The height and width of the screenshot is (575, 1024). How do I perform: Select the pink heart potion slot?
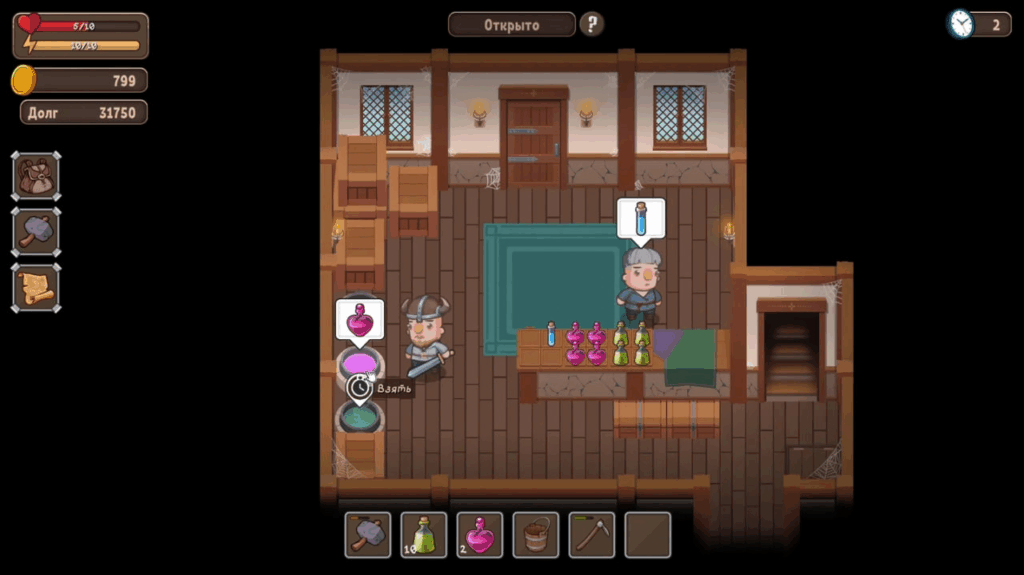(x=480, y=535)
